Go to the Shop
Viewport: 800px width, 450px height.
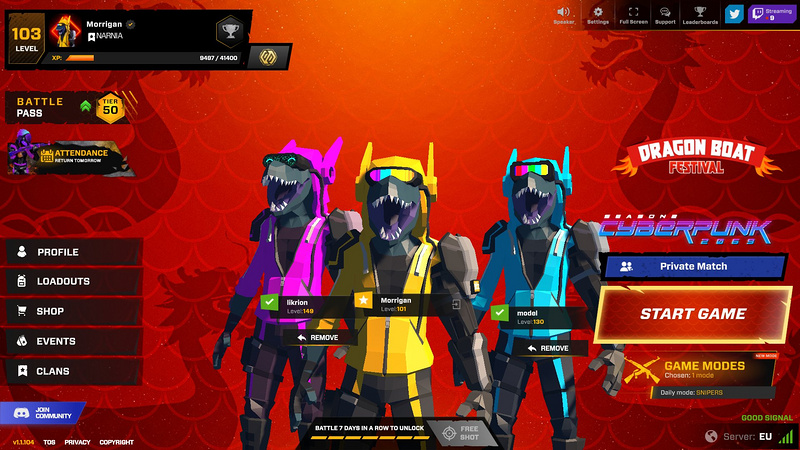[50, 312]
